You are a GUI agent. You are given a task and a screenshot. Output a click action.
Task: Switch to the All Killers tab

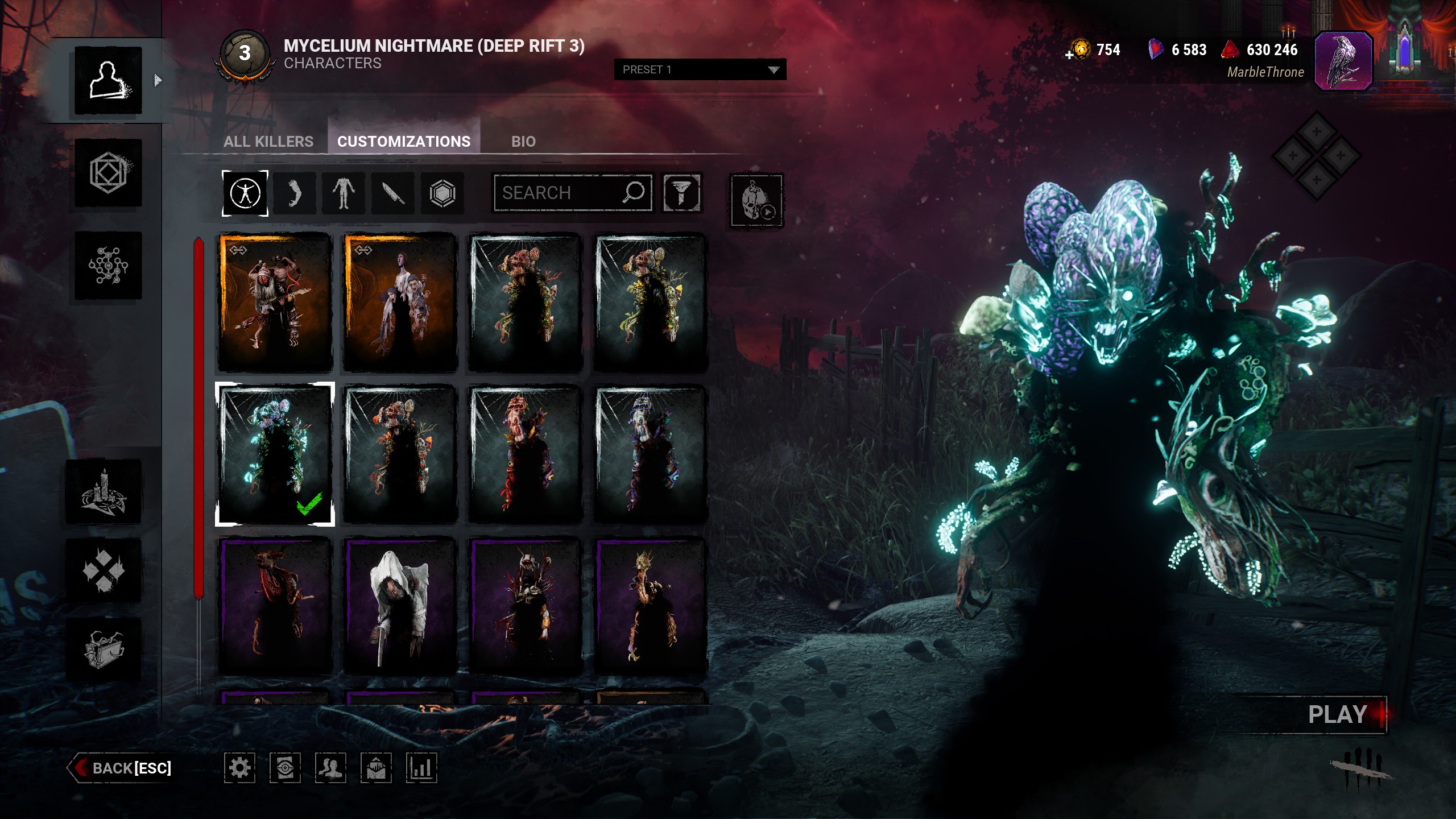pos(268,141)
